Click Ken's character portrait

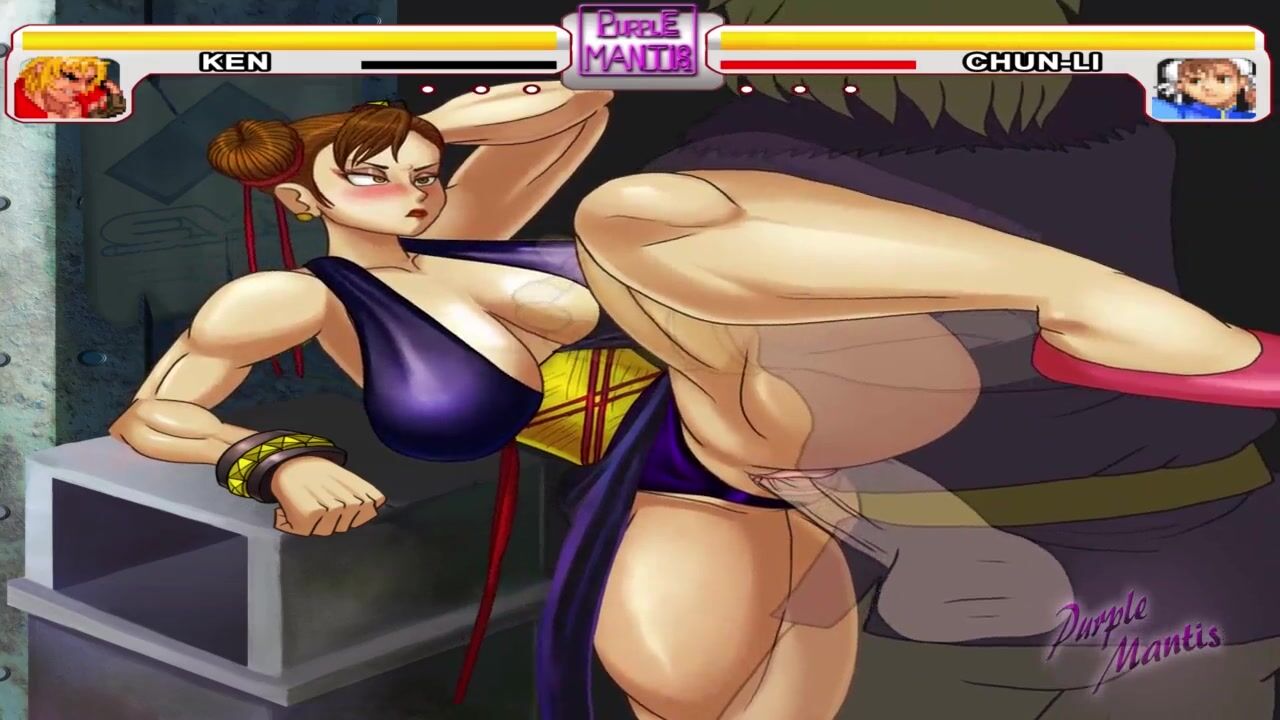point(67,88)
